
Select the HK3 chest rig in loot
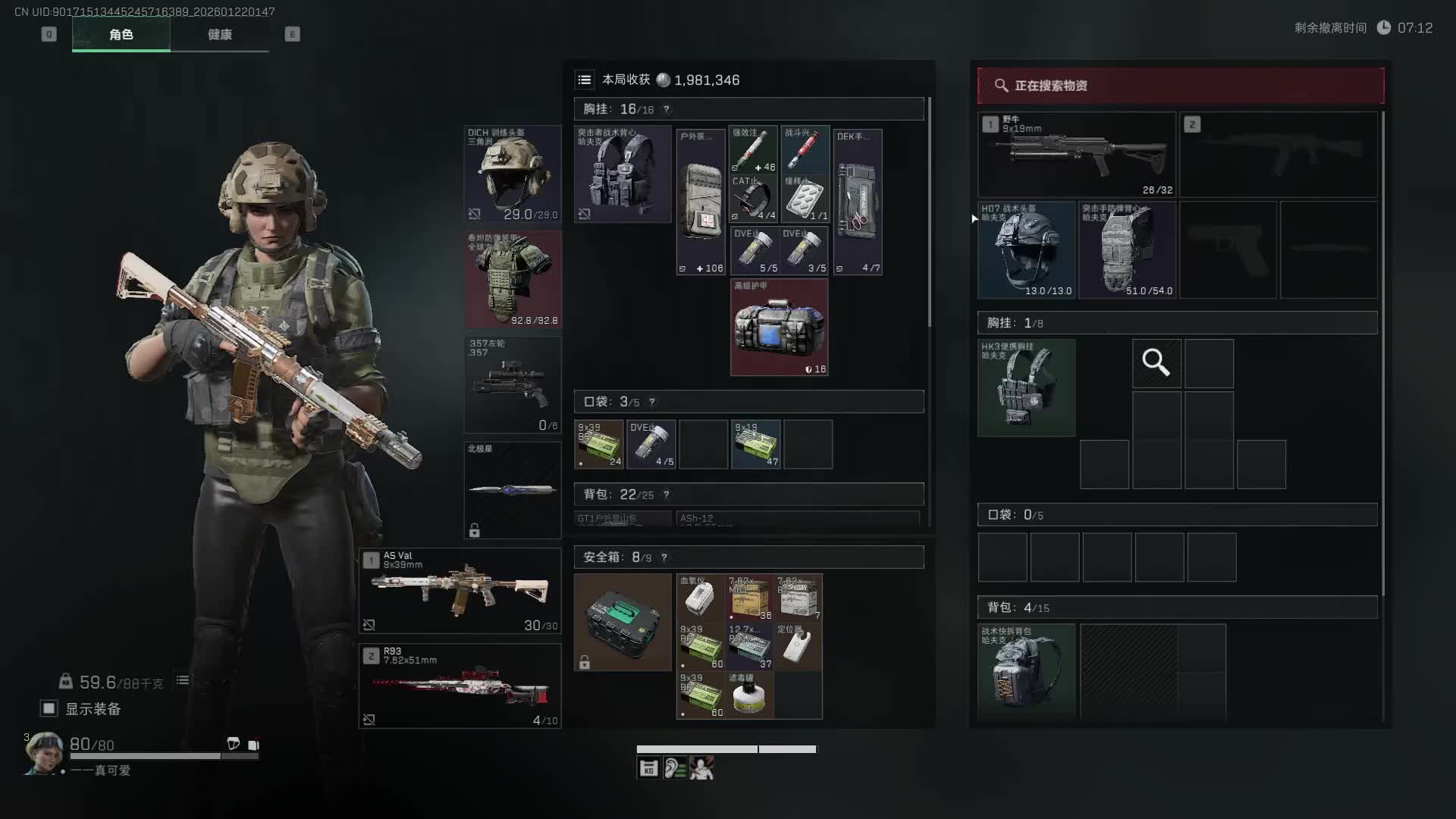(x=1026, y=388)
